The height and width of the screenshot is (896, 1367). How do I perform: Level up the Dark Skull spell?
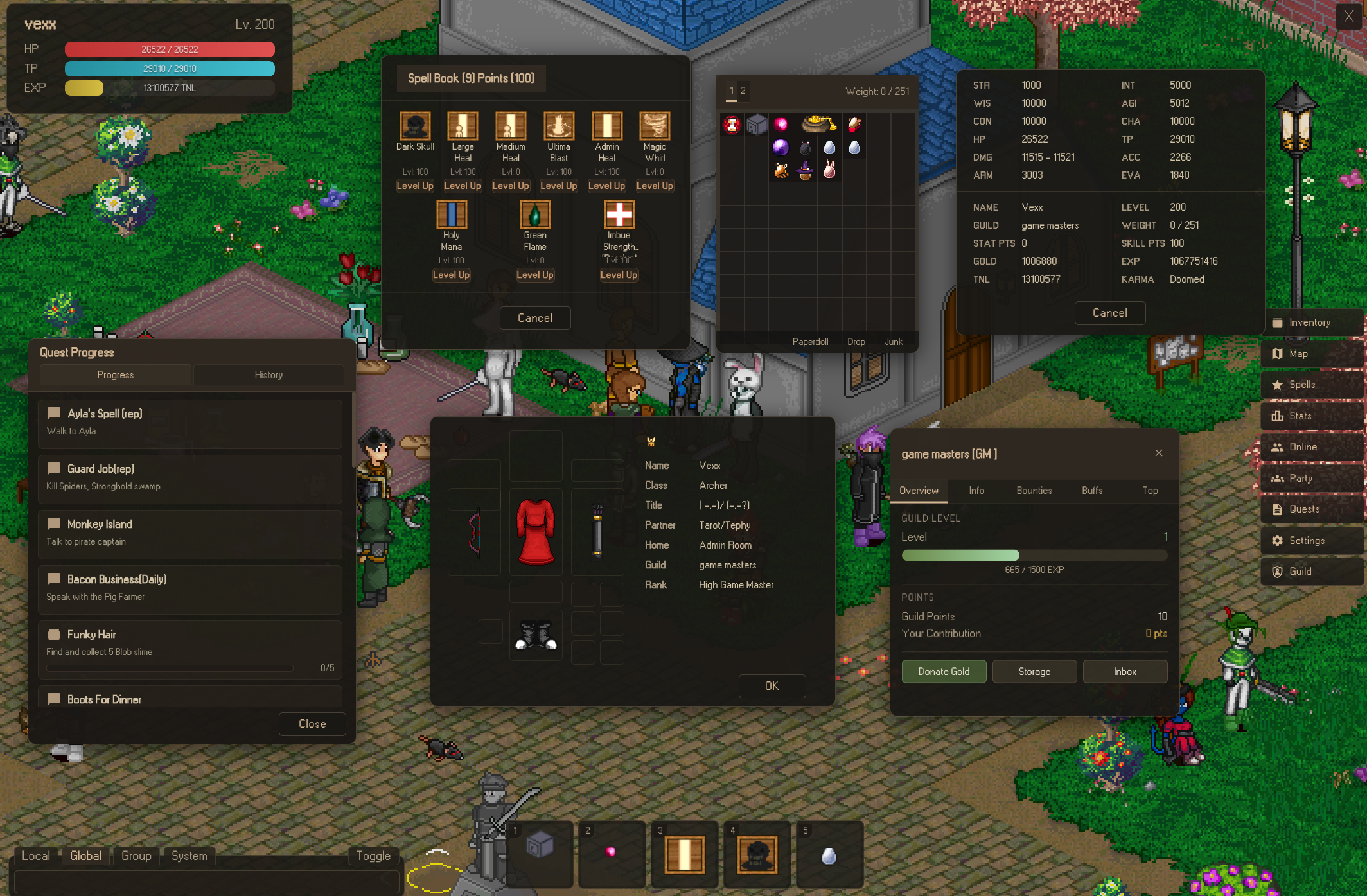coord(415,186)
